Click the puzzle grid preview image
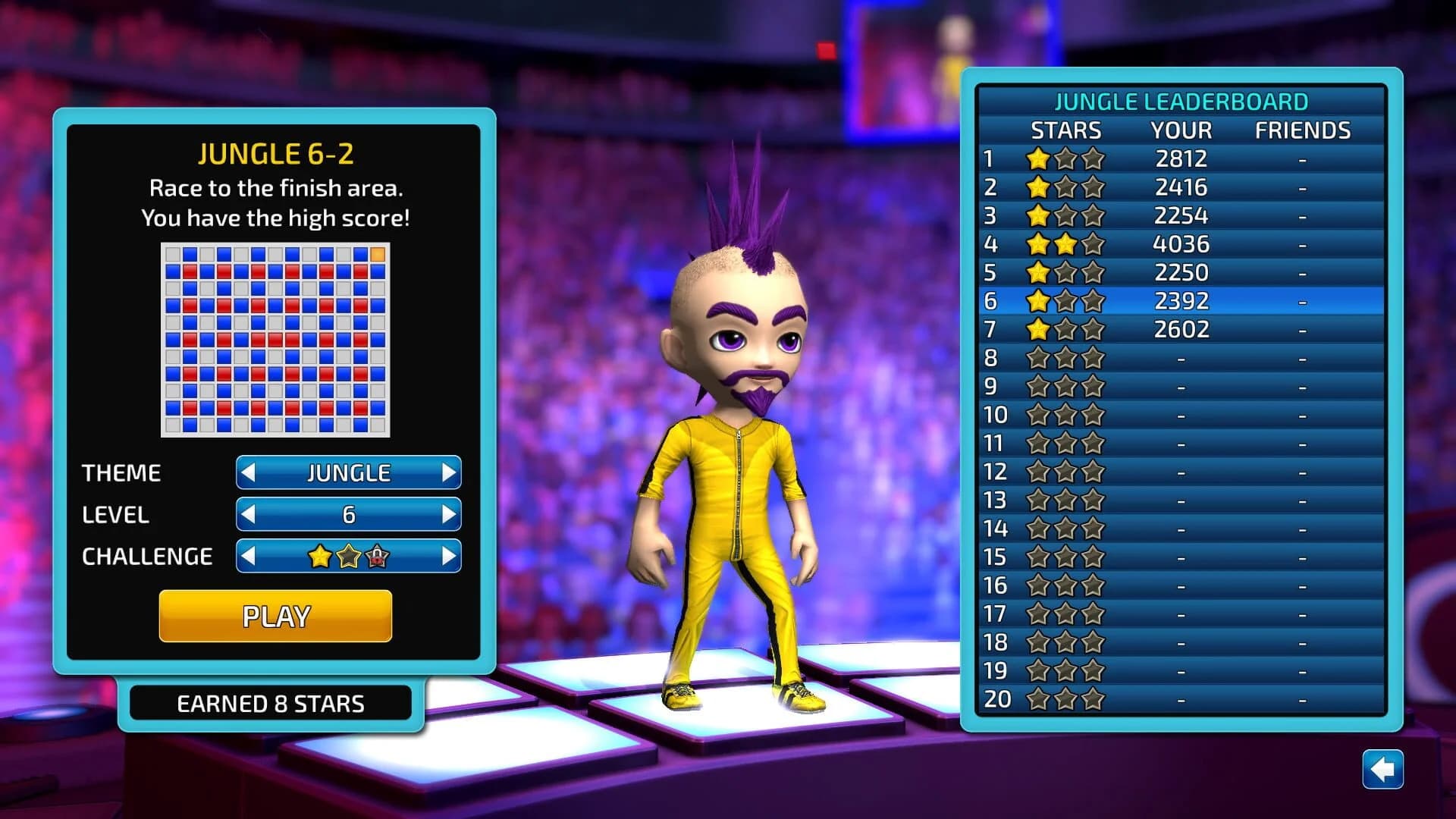This screenshot has height=819, width=1456. 274,340
